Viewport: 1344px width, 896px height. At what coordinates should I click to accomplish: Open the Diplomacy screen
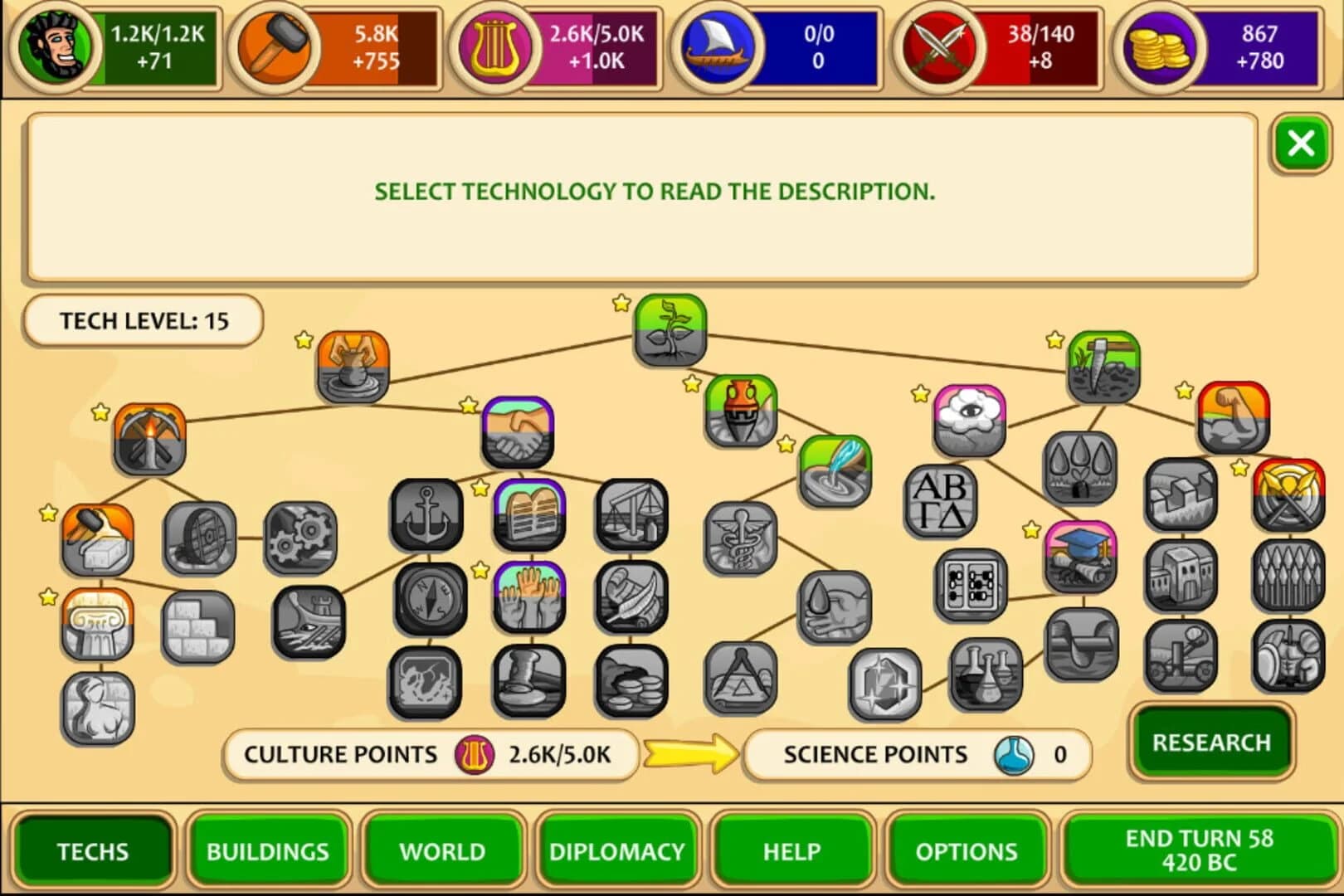pyautogui.click(x=617, y=851)
